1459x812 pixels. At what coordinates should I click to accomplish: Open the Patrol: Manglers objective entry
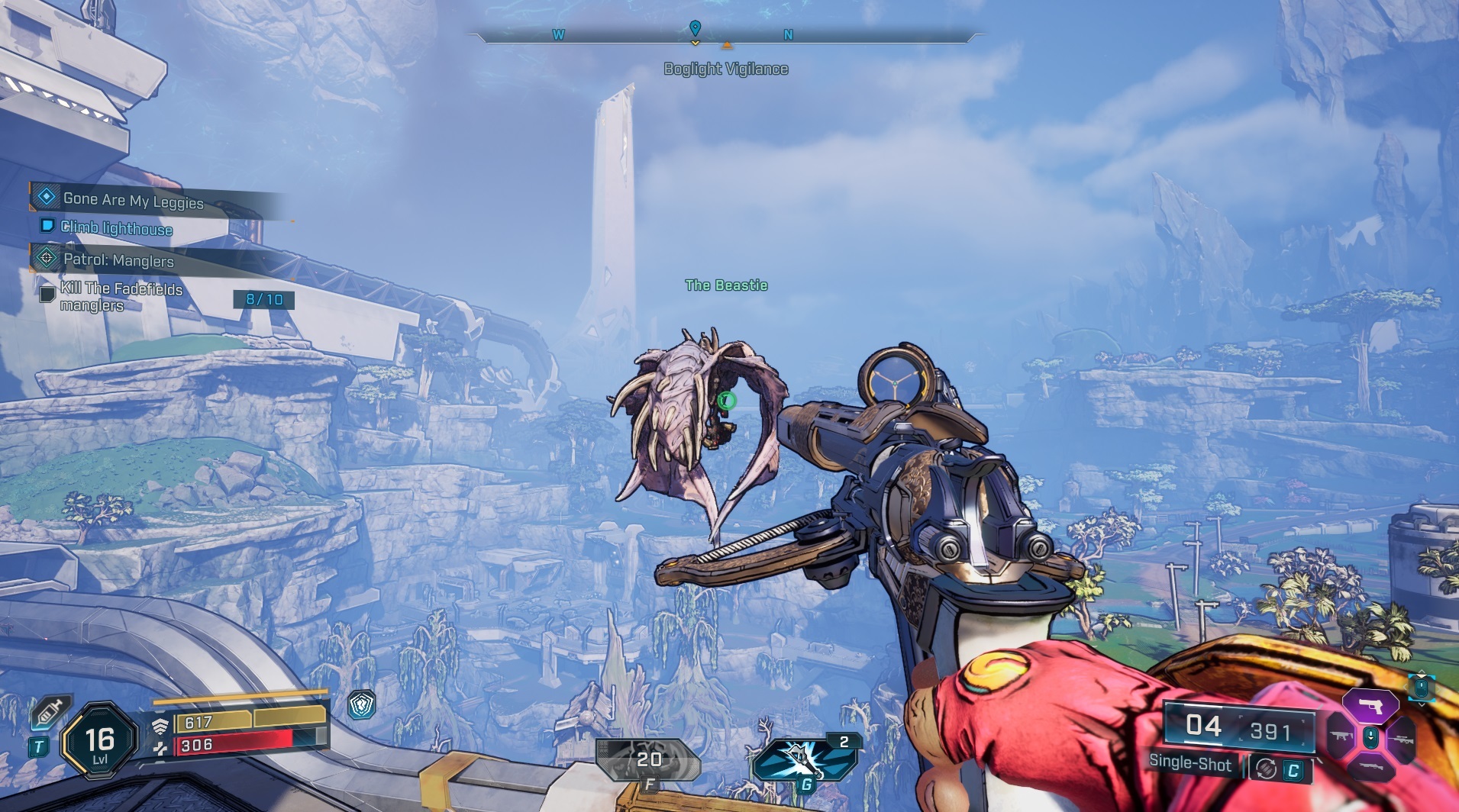tap(118, 260)
